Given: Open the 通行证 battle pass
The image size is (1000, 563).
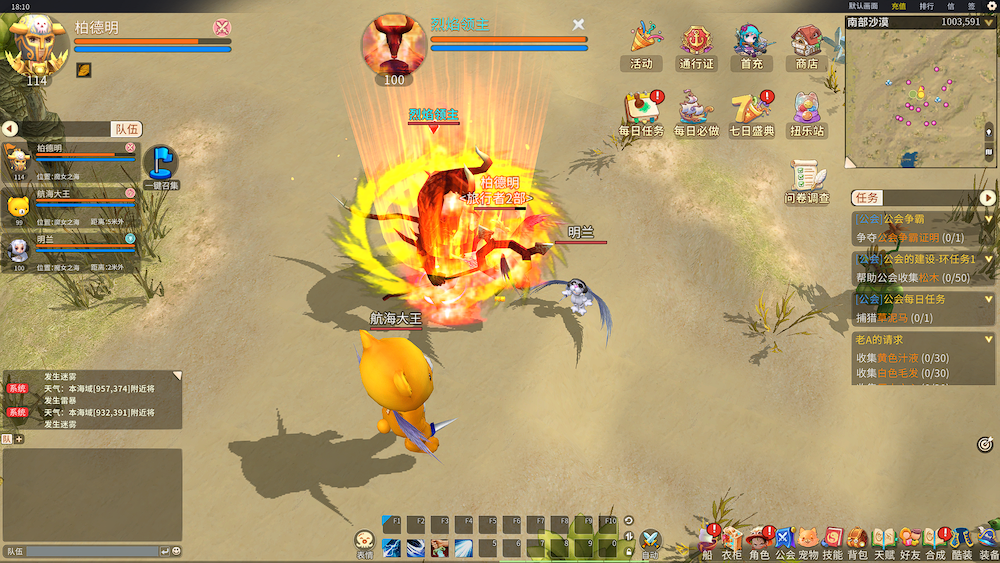Looking at the screenshot, I should click(x=696, y=43).
